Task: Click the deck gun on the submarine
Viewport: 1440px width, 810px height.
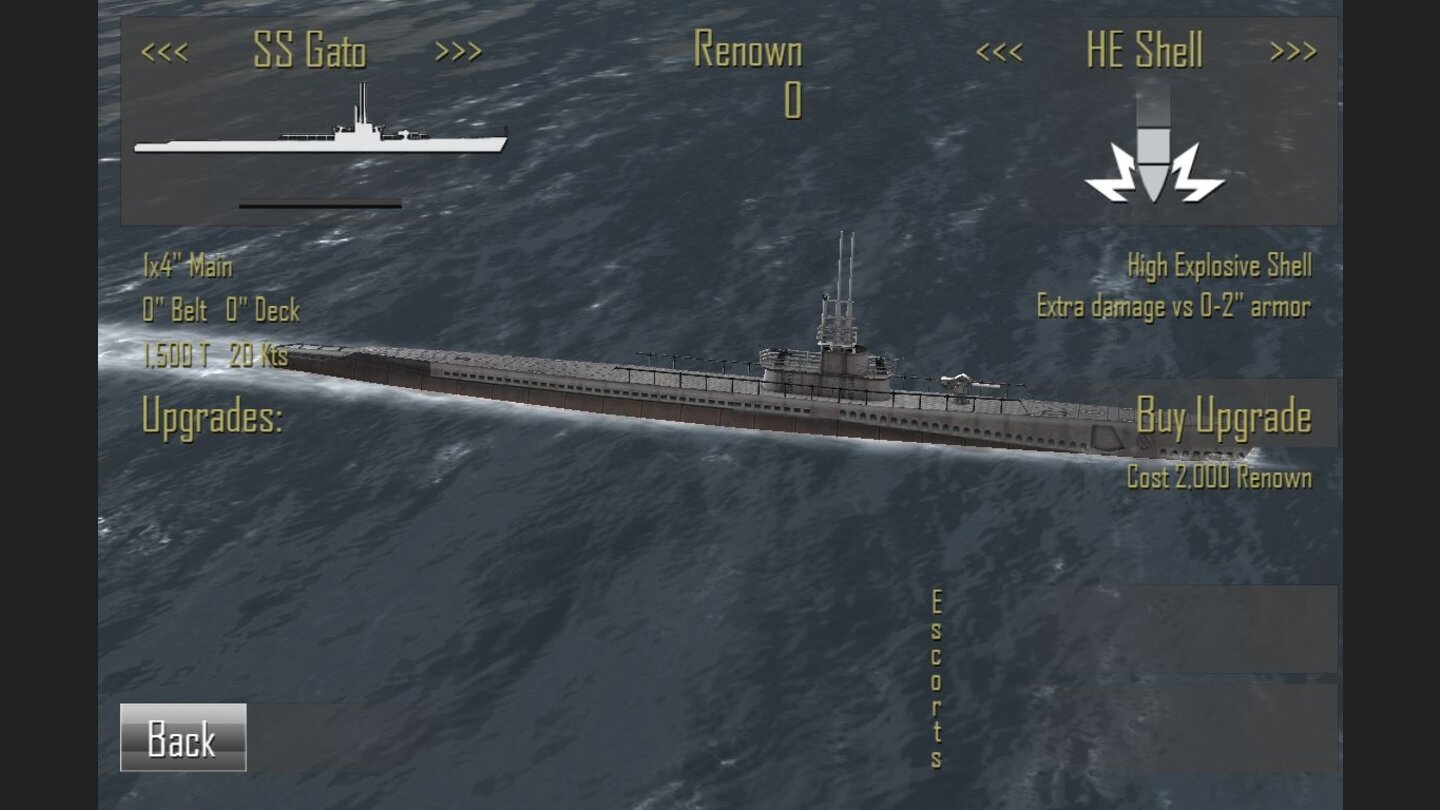Action: 962,380
